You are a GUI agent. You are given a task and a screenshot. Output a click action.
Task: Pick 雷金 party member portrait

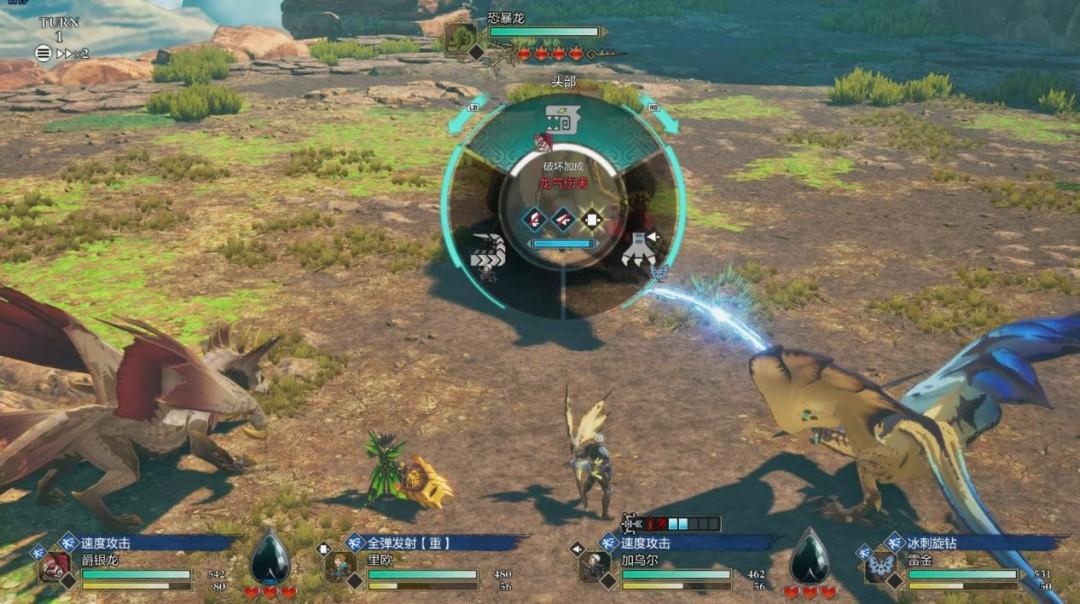point(880,566)
